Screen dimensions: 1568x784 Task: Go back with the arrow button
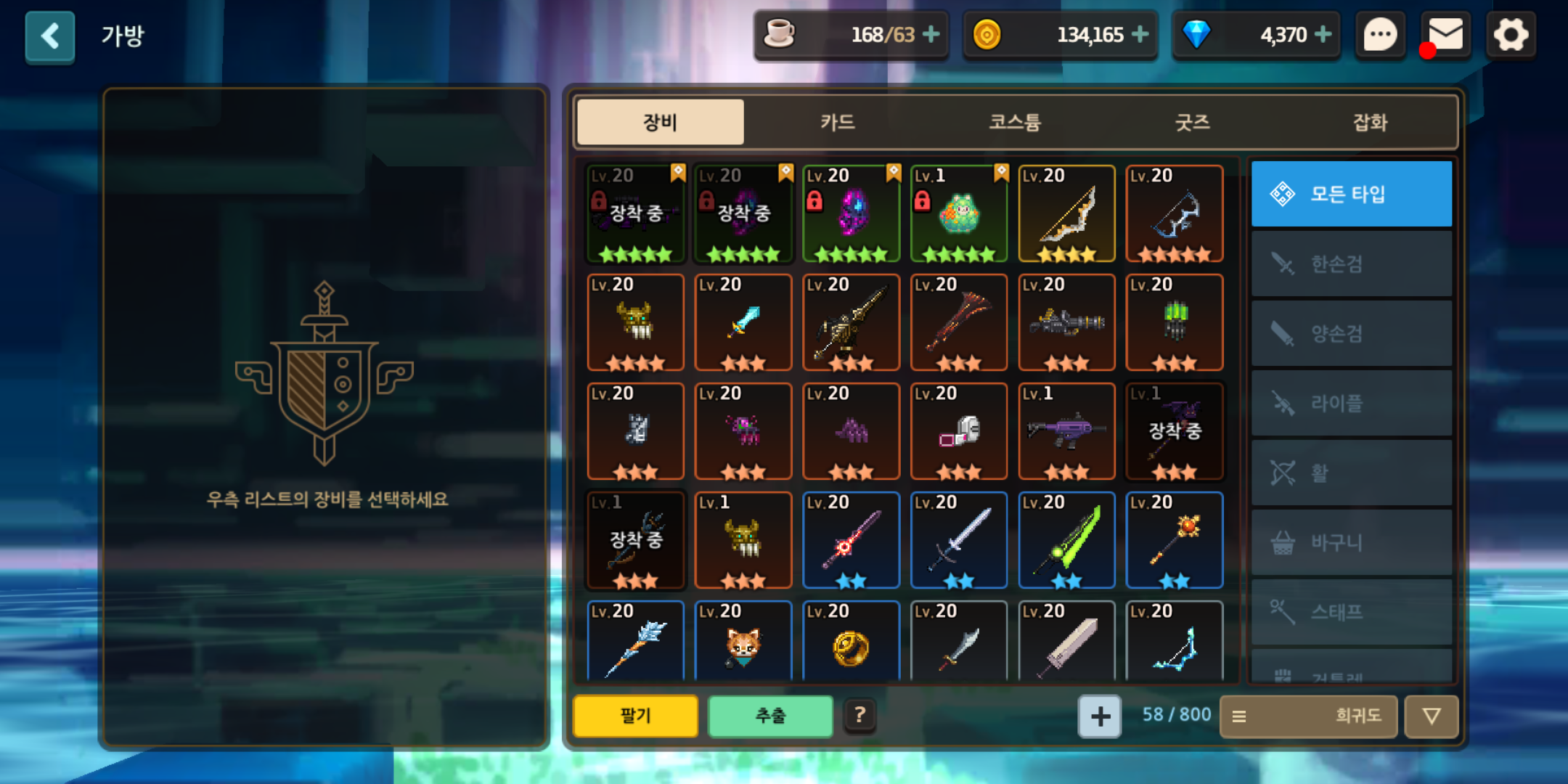[x=49, y=36]
